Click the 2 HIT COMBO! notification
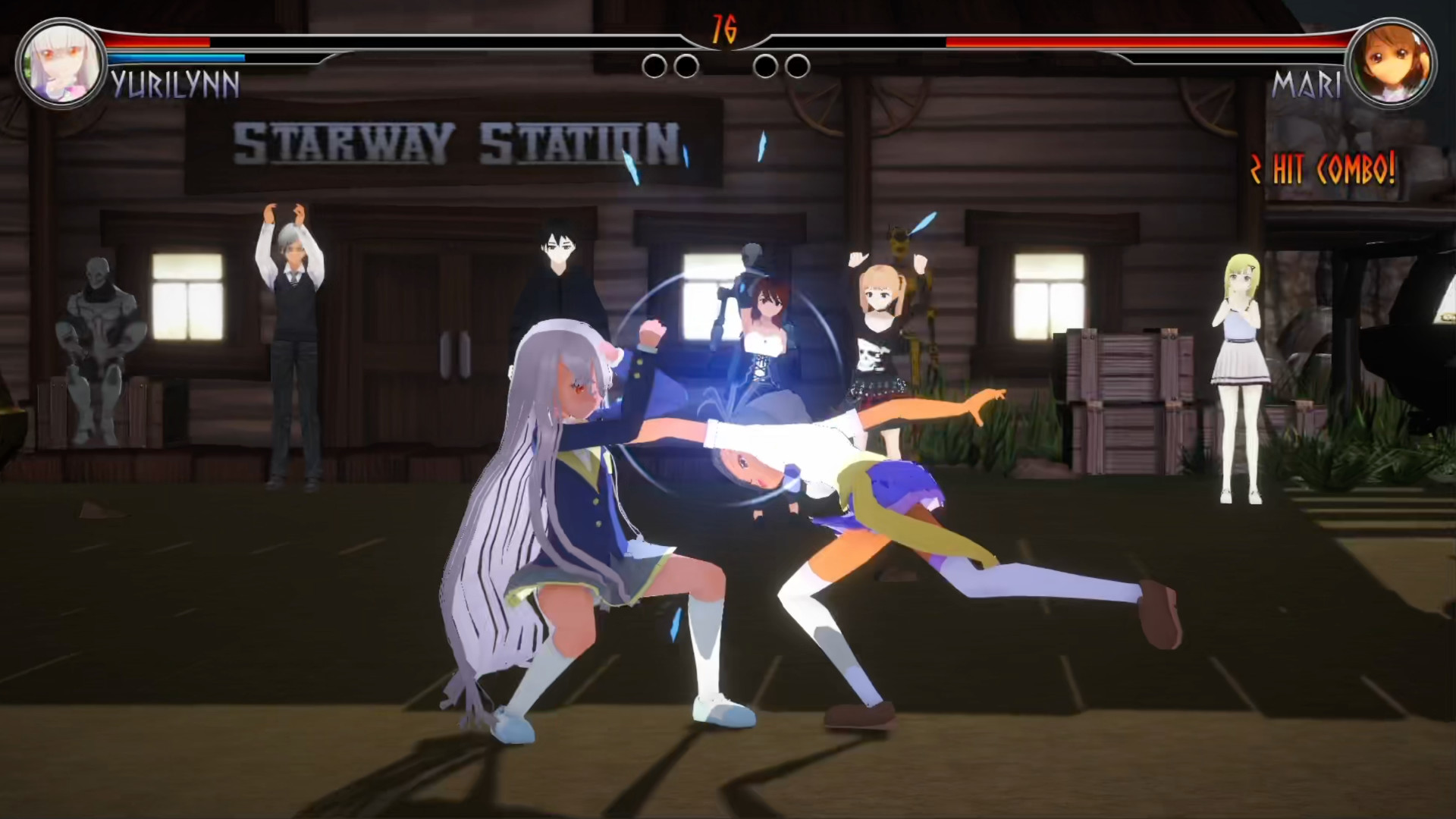The image size is (1456, 819). pyautogui.click(x=1323, y=168)
